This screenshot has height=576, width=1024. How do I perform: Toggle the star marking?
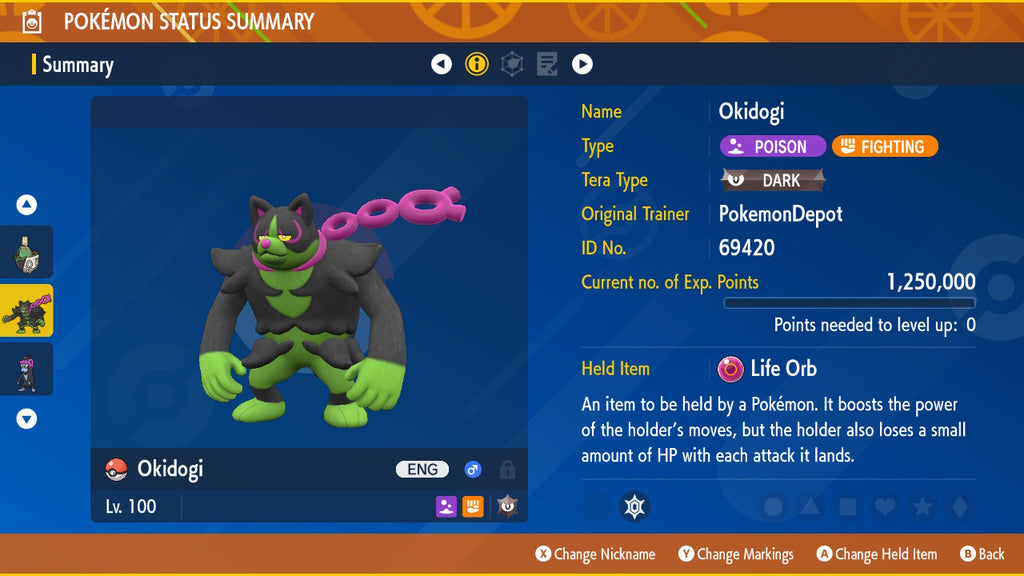coord(922,507)
